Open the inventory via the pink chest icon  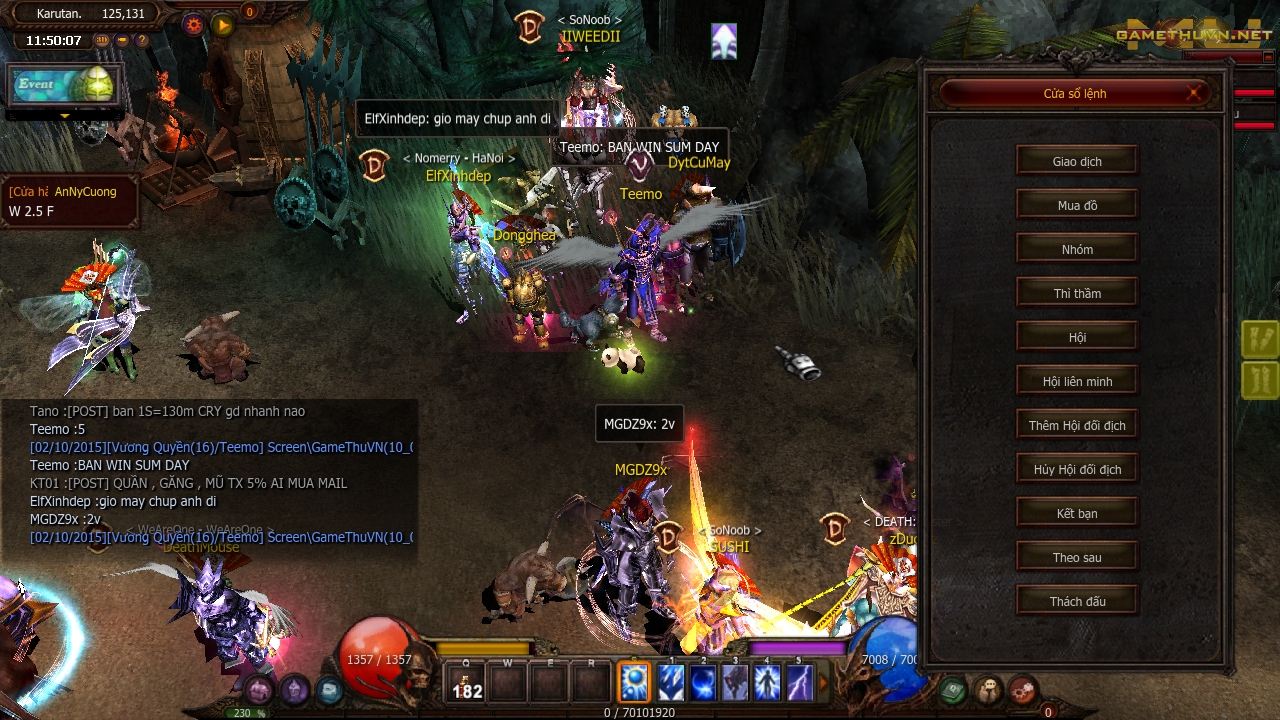(x=259, y=689)
